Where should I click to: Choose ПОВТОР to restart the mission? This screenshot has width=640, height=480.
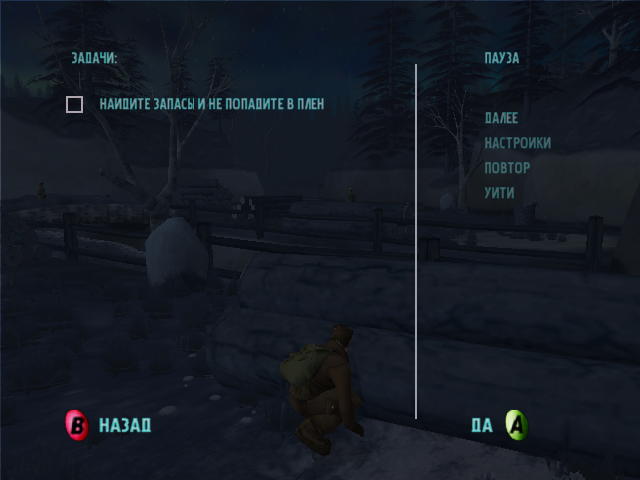click(x=507, y=168)
